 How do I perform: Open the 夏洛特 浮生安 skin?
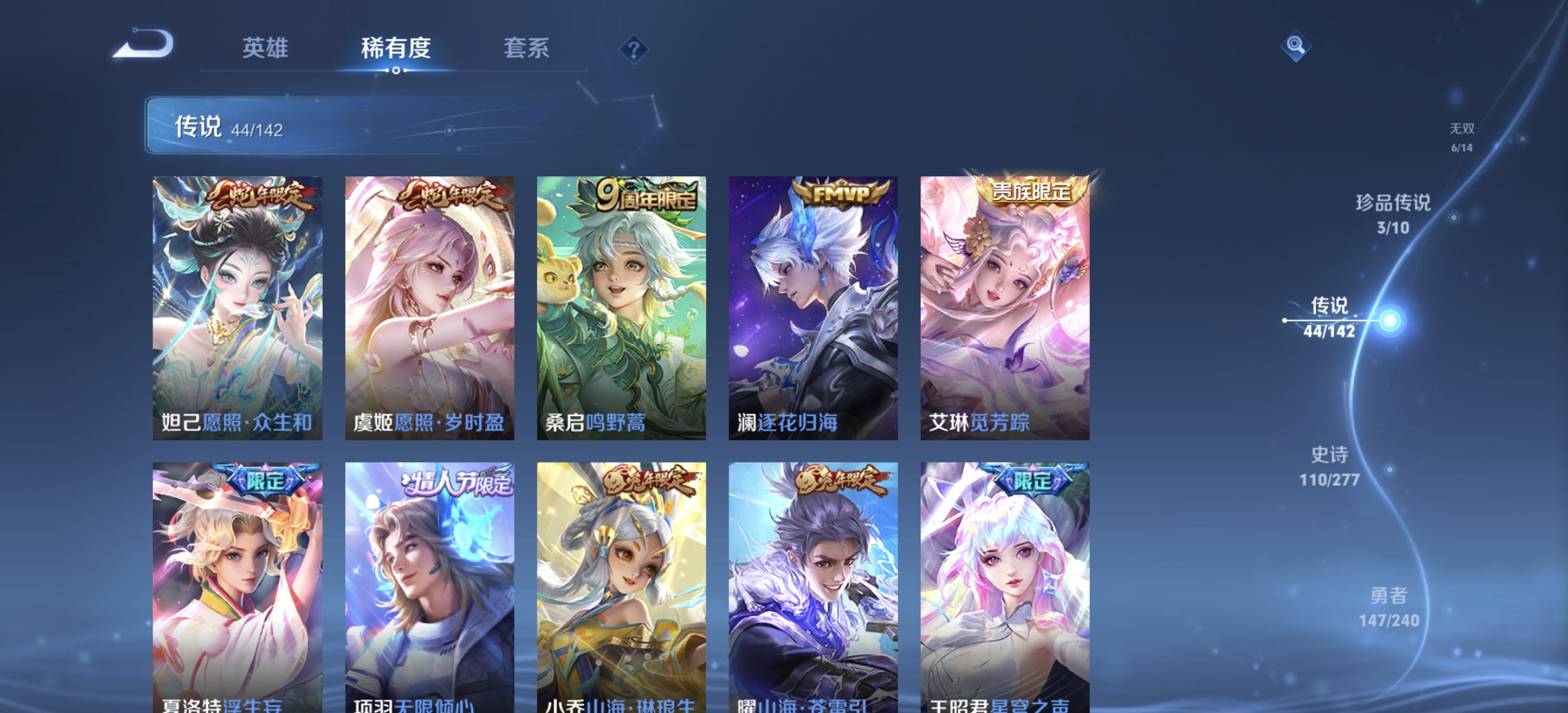(236, 581)
